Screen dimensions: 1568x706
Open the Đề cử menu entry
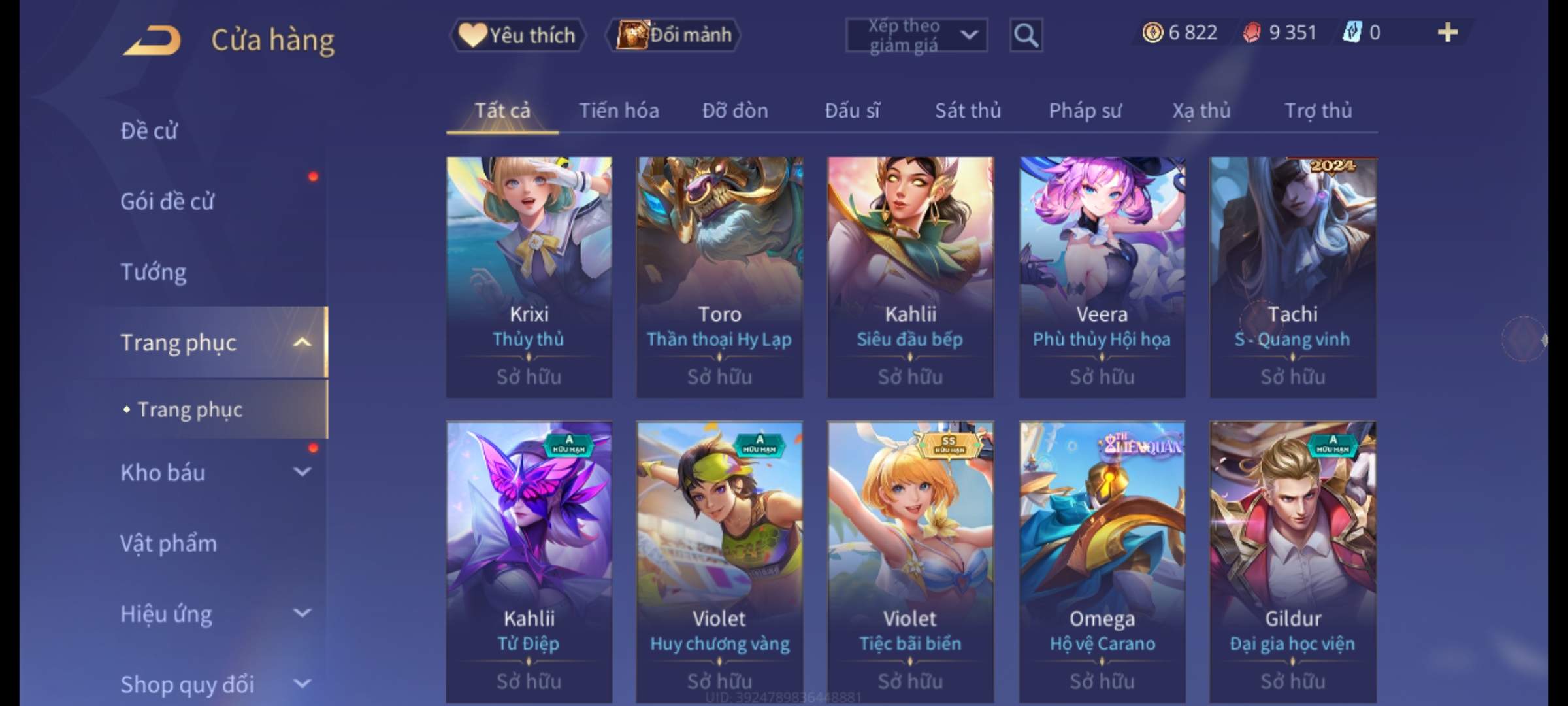pyautogui.click(x=149, y=131)
